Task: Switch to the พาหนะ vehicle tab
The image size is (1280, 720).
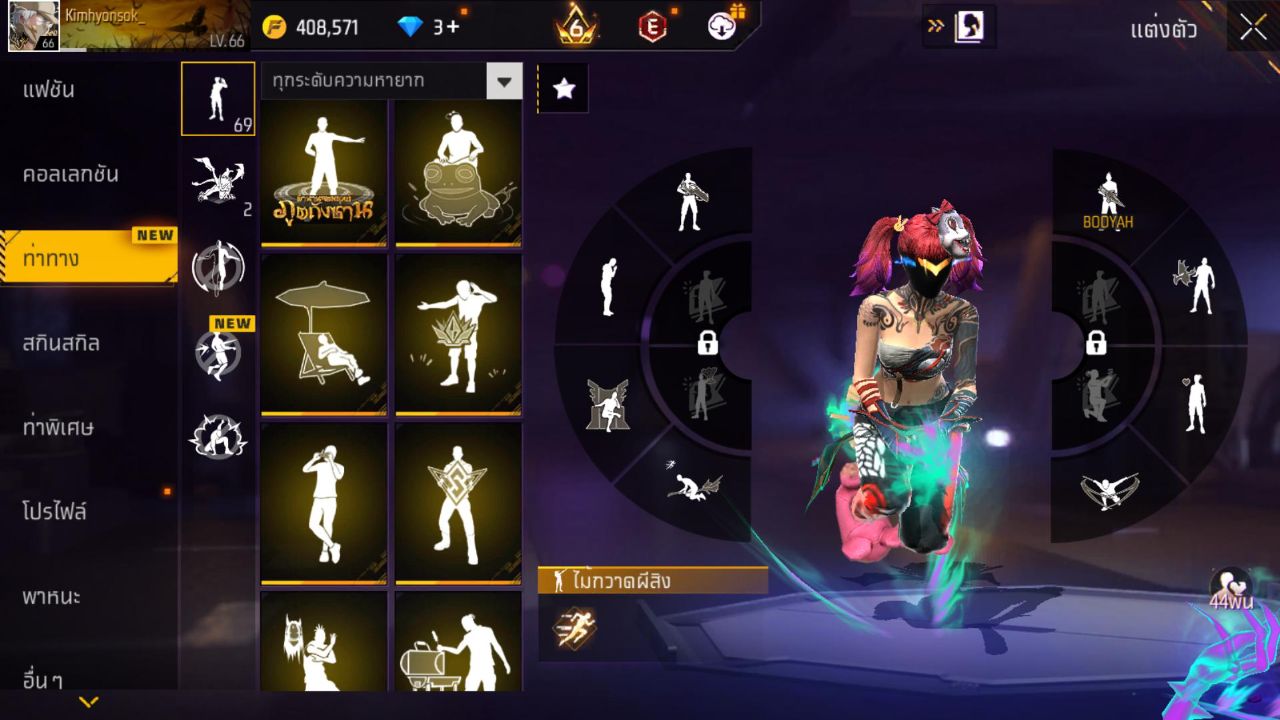Action: [x=52, y=597]
